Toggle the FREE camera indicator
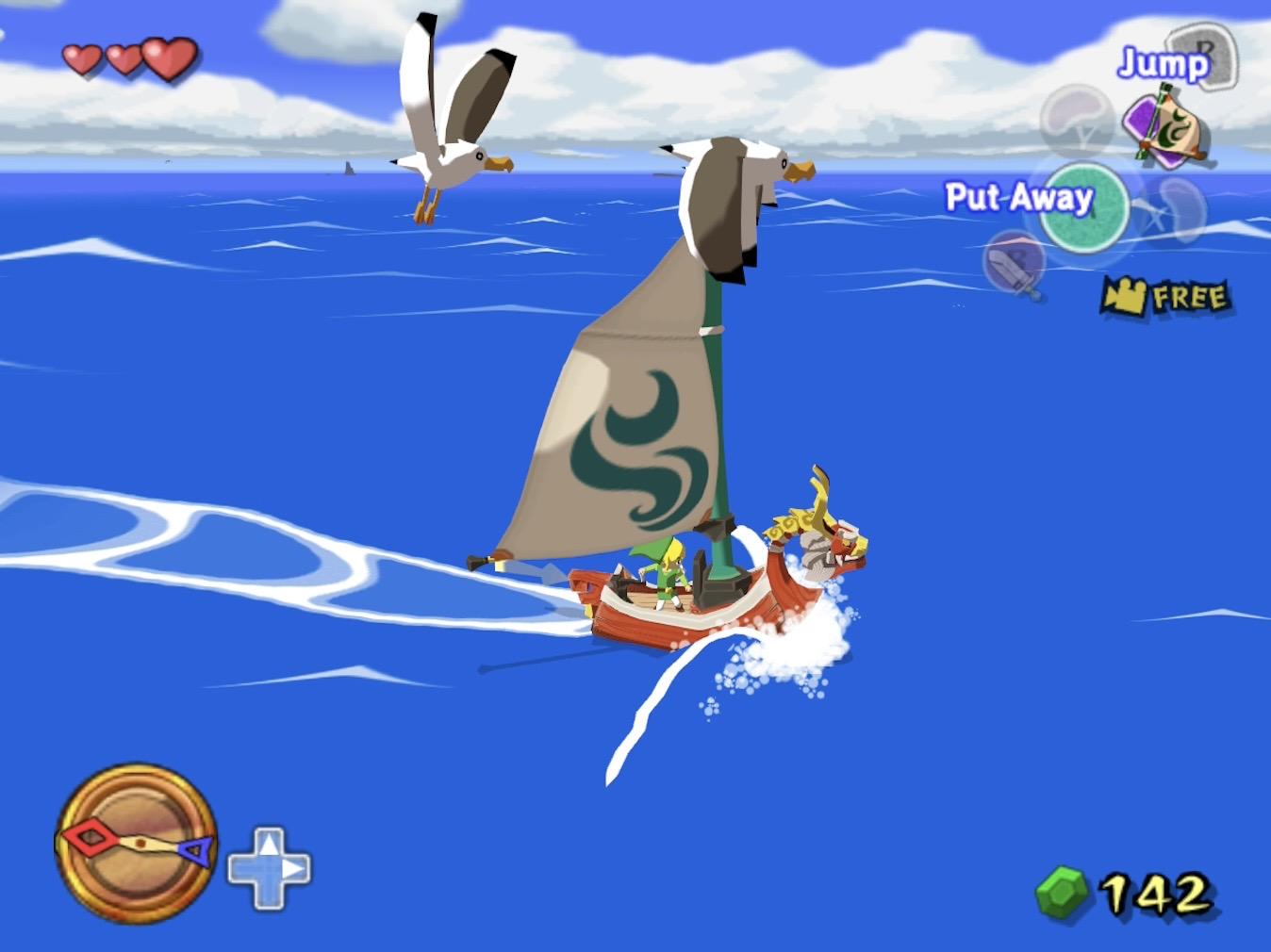 [1167, 298]
